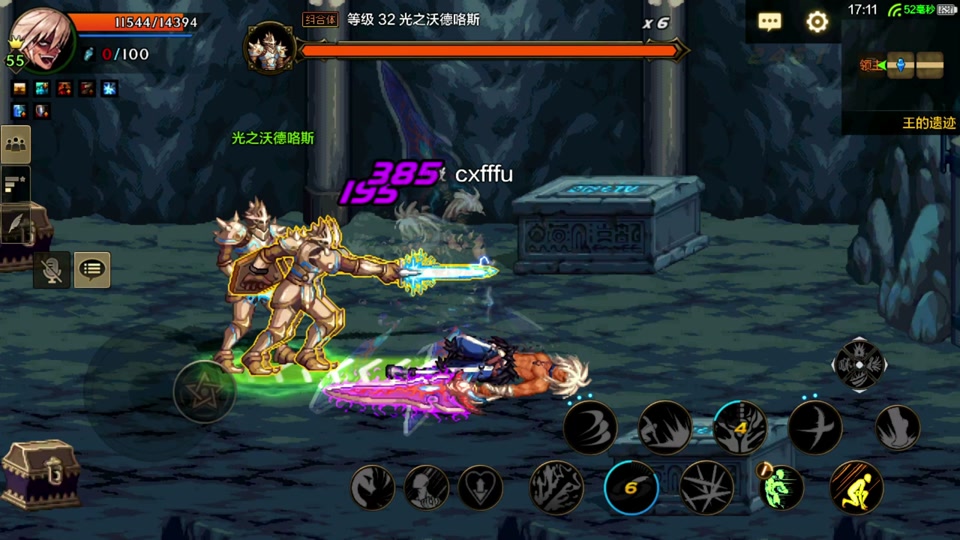Activate the whirlwind swirl skill
Image resolution: width=960 pixels, height=540 pixels.
590,428
